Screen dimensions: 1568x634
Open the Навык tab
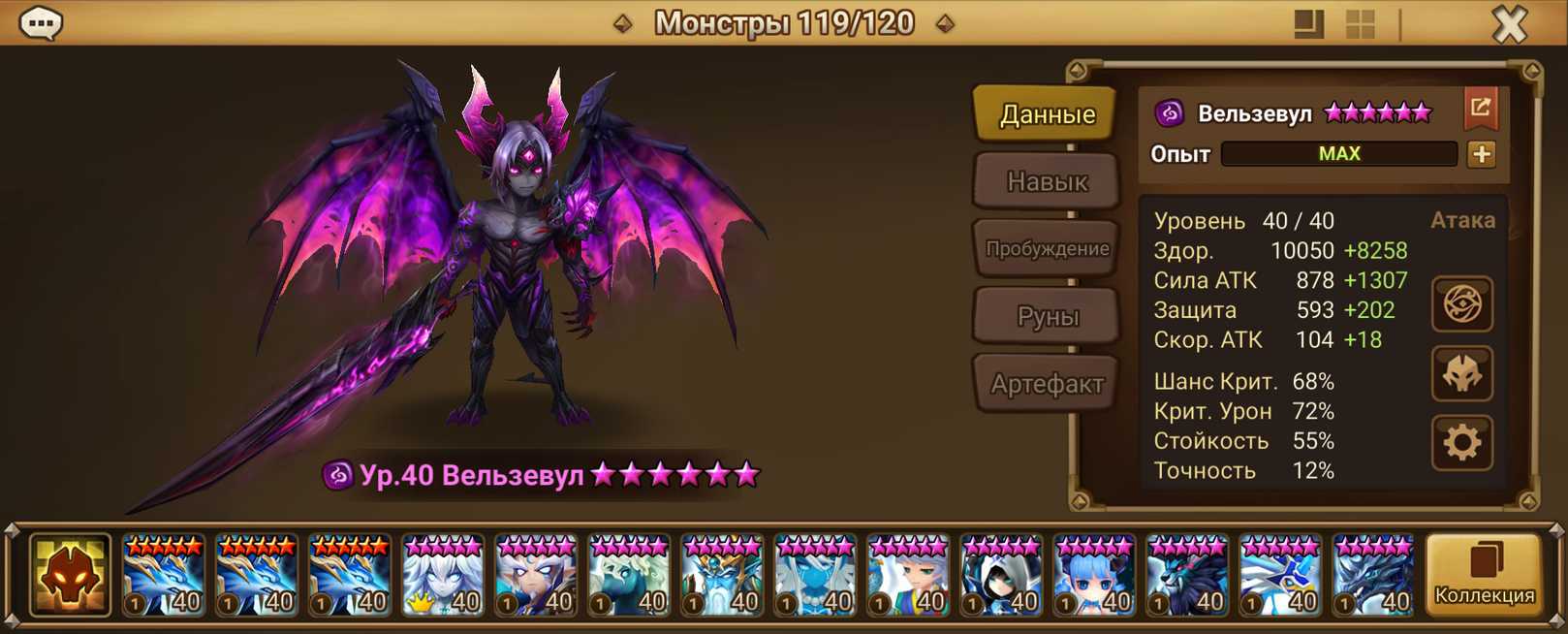[x=1047, y=181]
